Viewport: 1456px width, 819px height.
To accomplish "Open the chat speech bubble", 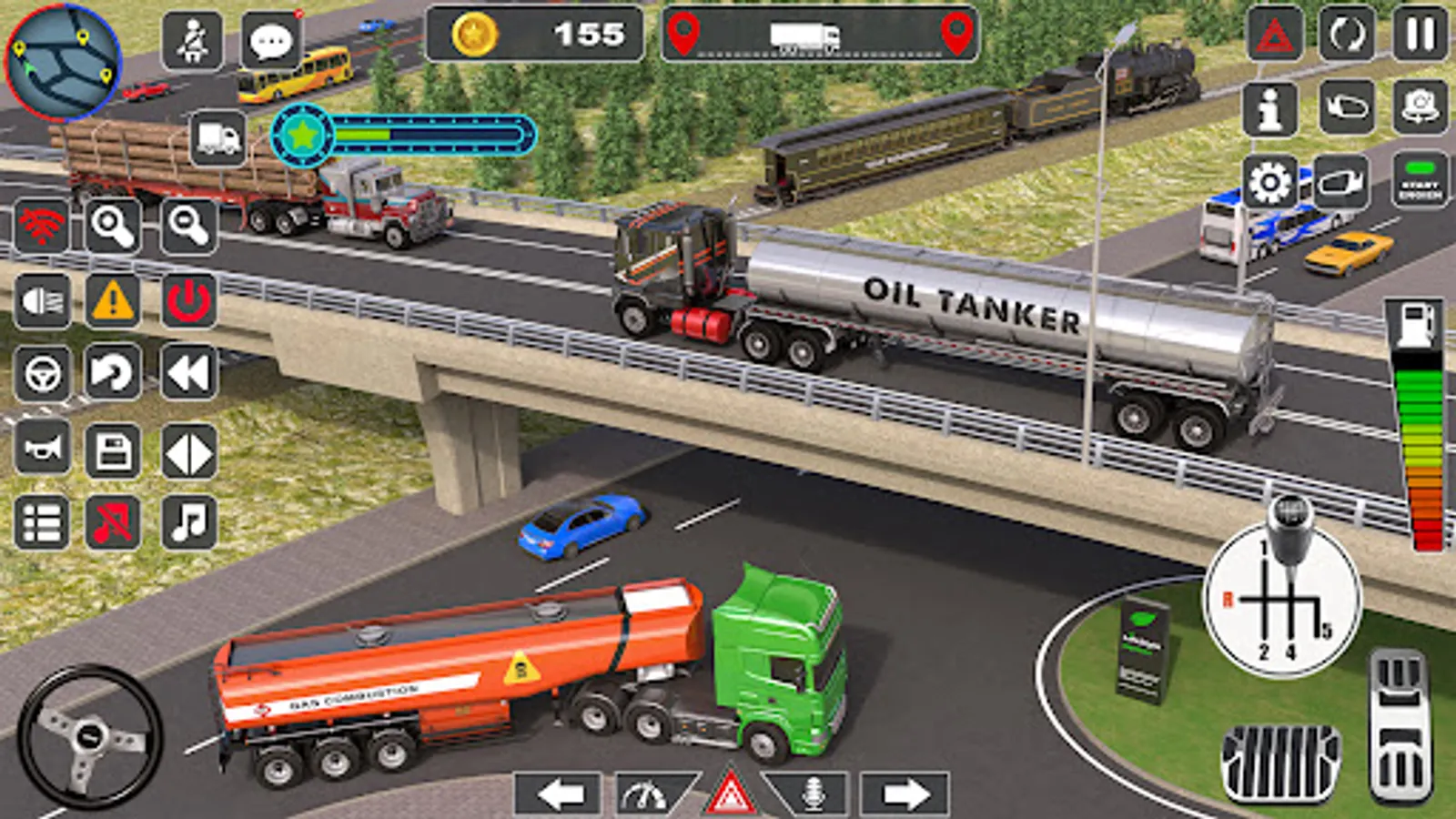I will click(271, 40).
